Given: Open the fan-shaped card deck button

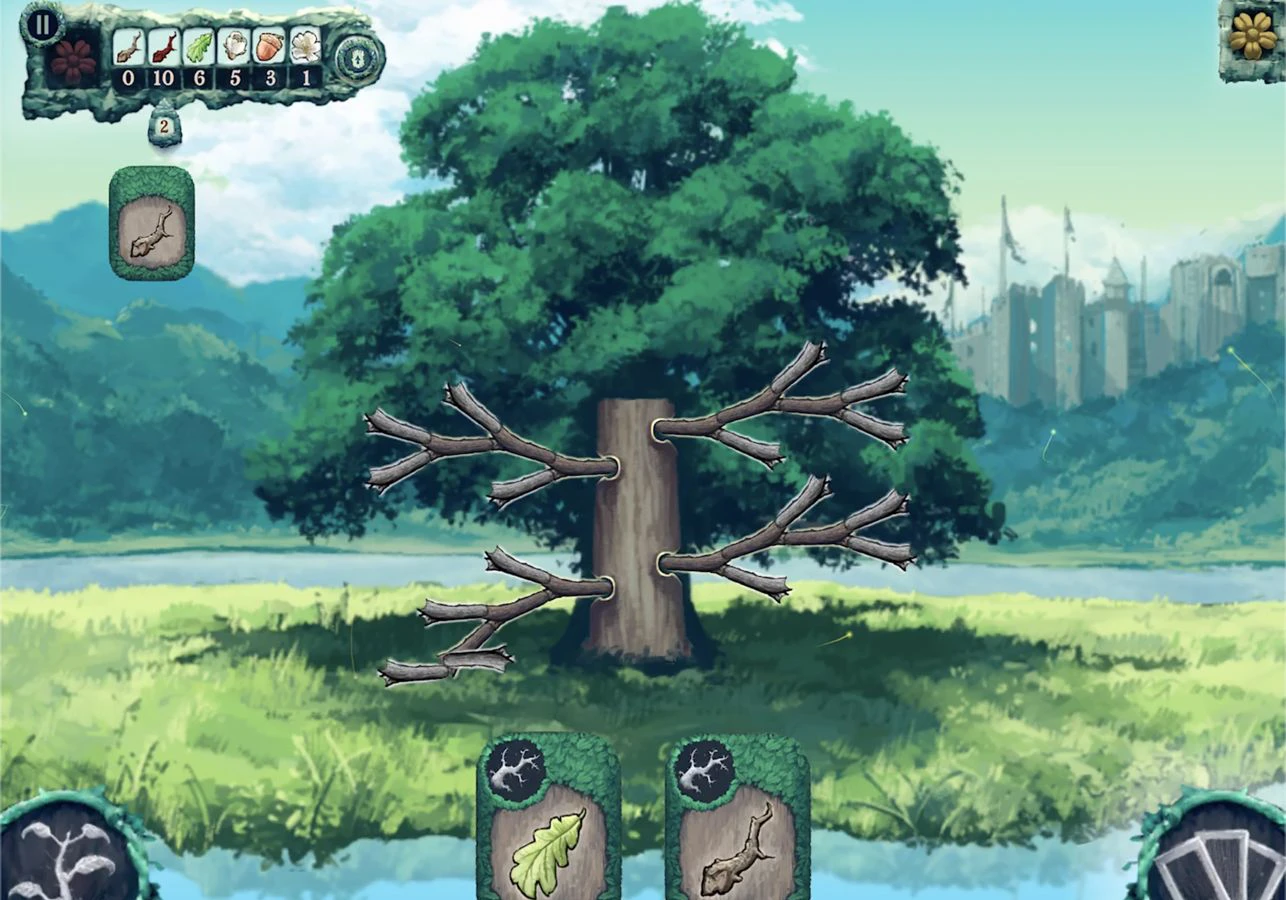Looking at the screenshot, I should (1218, 854).
